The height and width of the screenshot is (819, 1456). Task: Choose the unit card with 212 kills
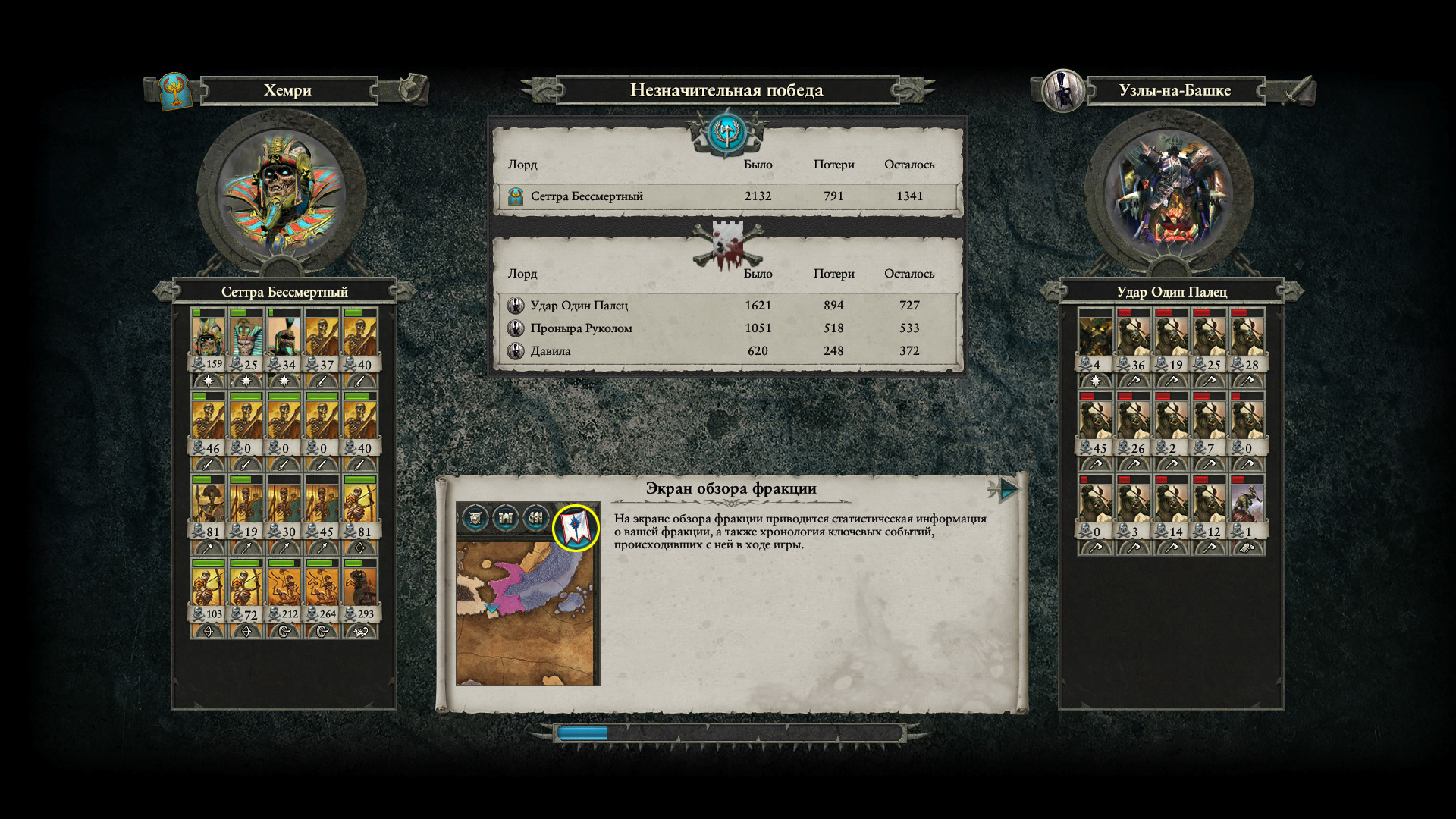tap(284, 590)
